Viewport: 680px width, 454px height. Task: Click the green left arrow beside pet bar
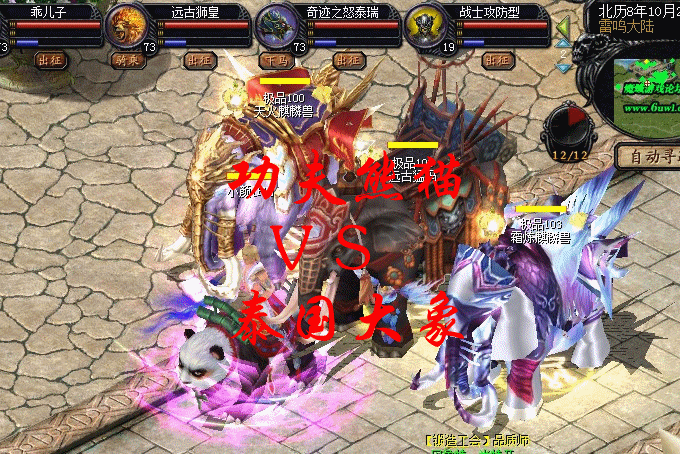563,25
